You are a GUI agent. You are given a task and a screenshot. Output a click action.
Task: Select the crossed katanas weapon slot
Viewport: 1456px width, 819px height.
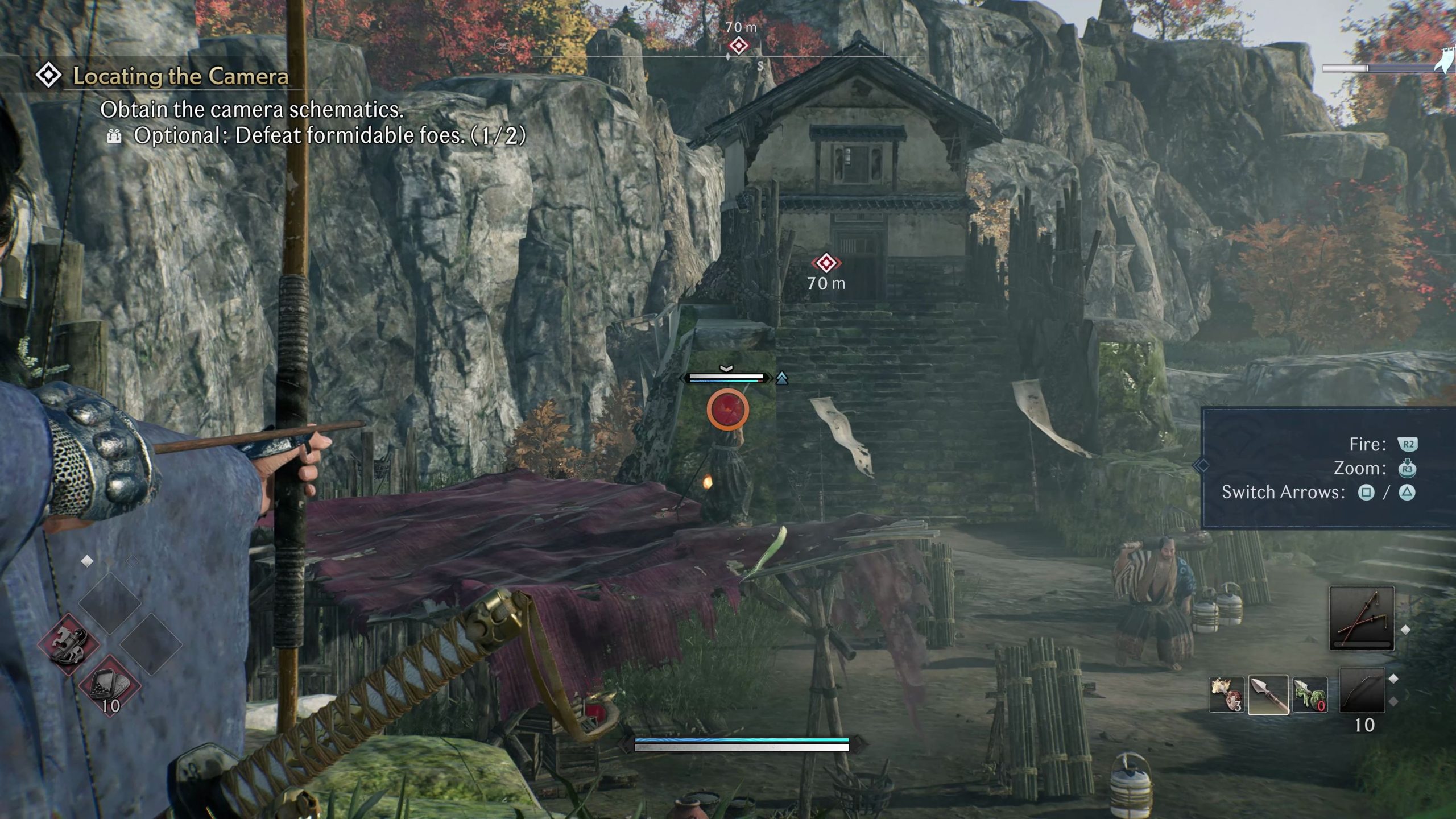coord(1362,618)
